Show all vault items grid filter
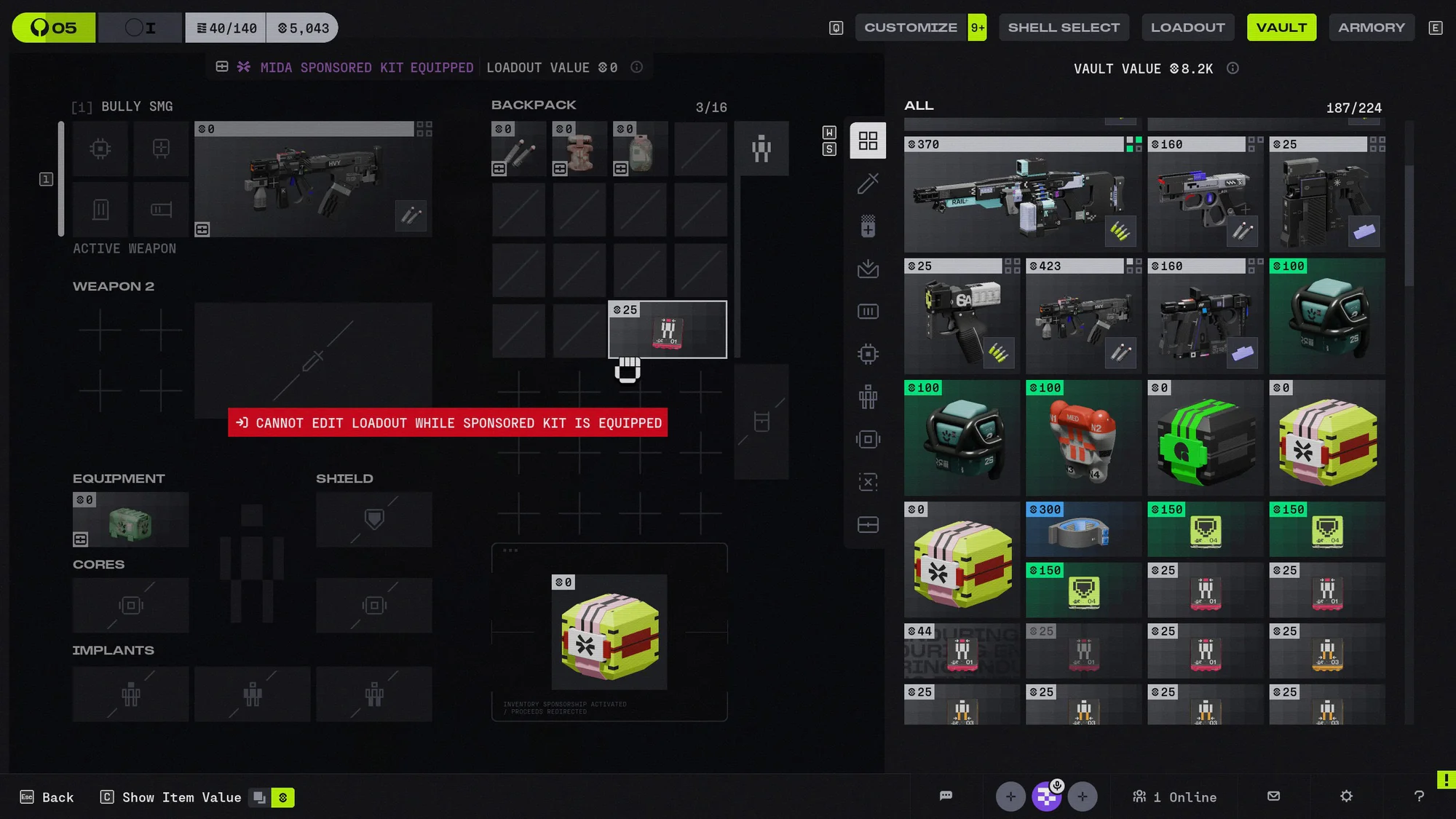 coord(868,141)
